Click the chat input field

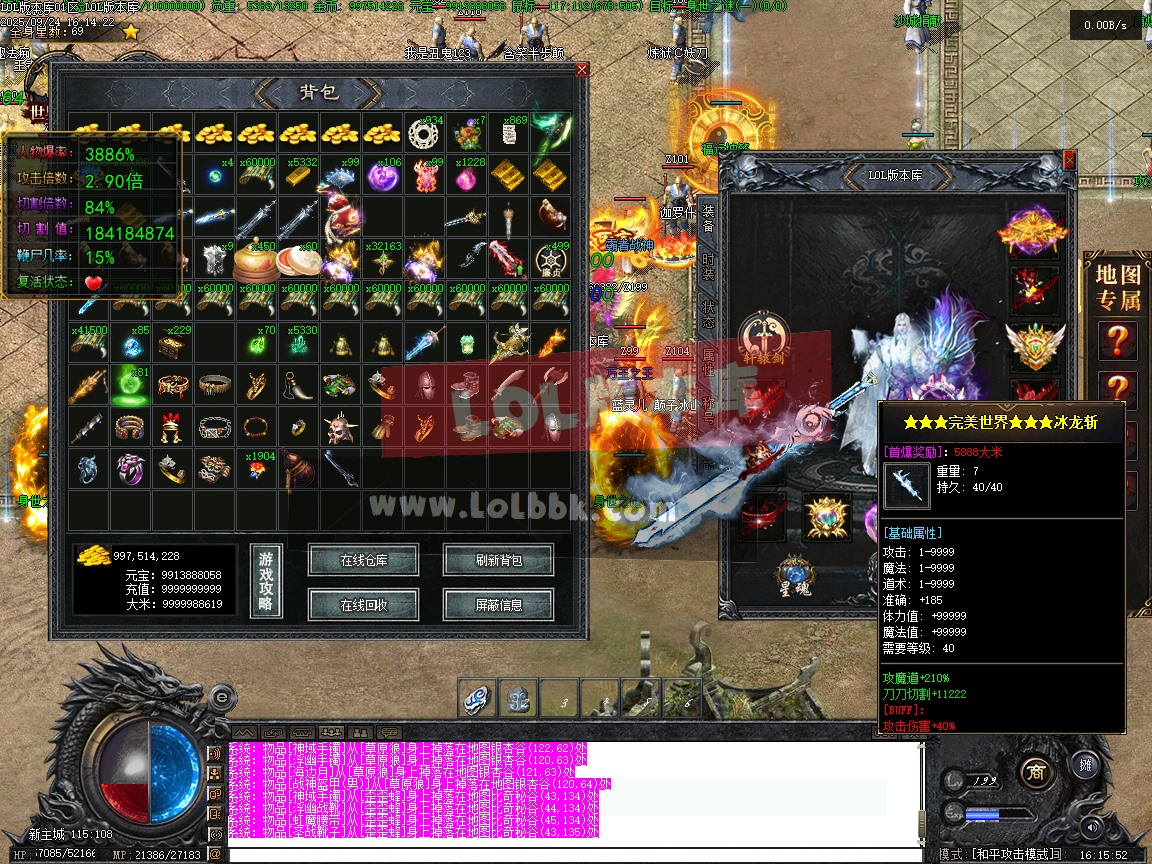(570, 855)
